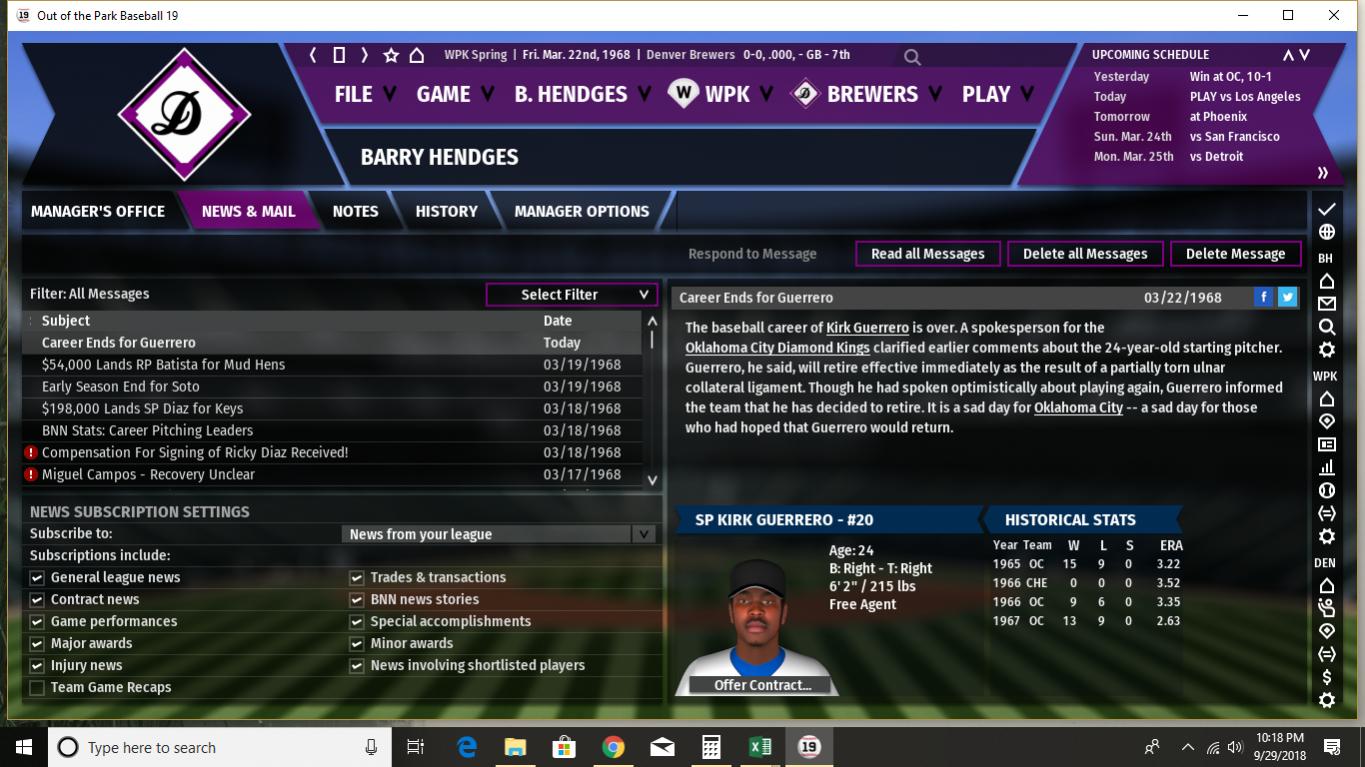Close the Out of the Park Baseball window
The width and height of the screenshot is (1365, 767).
coord(1334,15)
